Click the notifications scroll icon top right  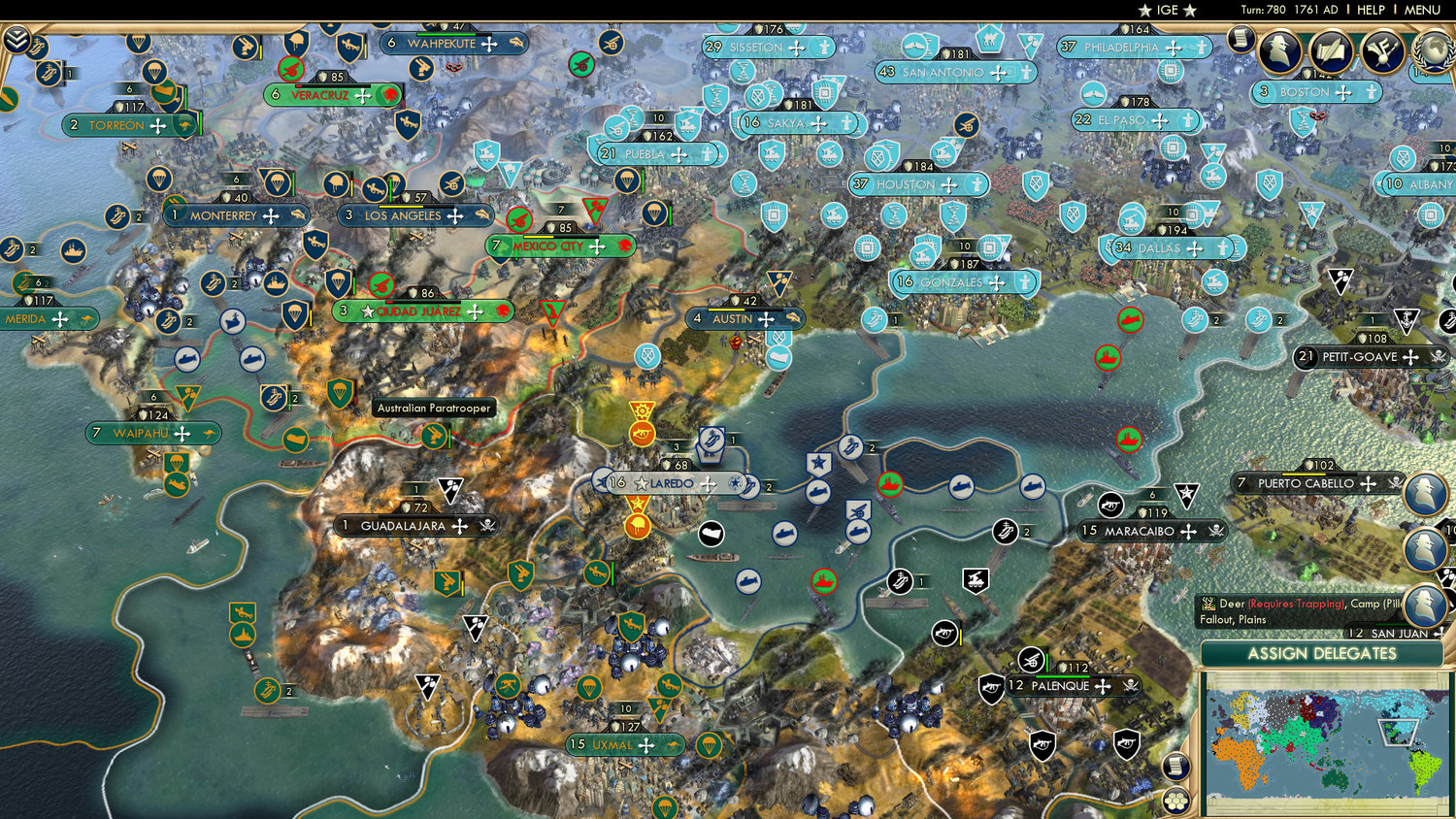pos(1241,39)
